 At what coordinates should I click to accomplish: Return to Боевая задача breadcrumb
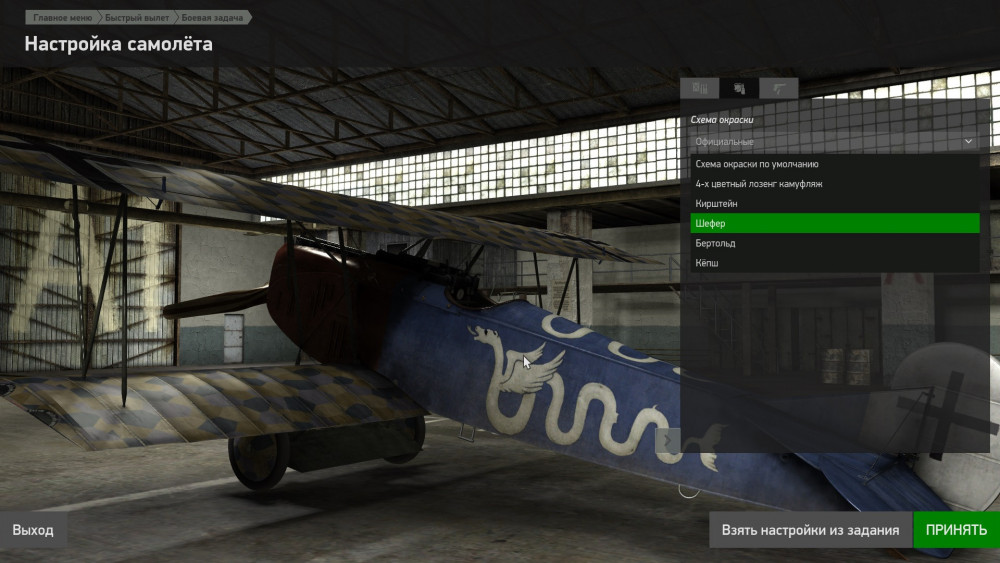coord(212,18)
